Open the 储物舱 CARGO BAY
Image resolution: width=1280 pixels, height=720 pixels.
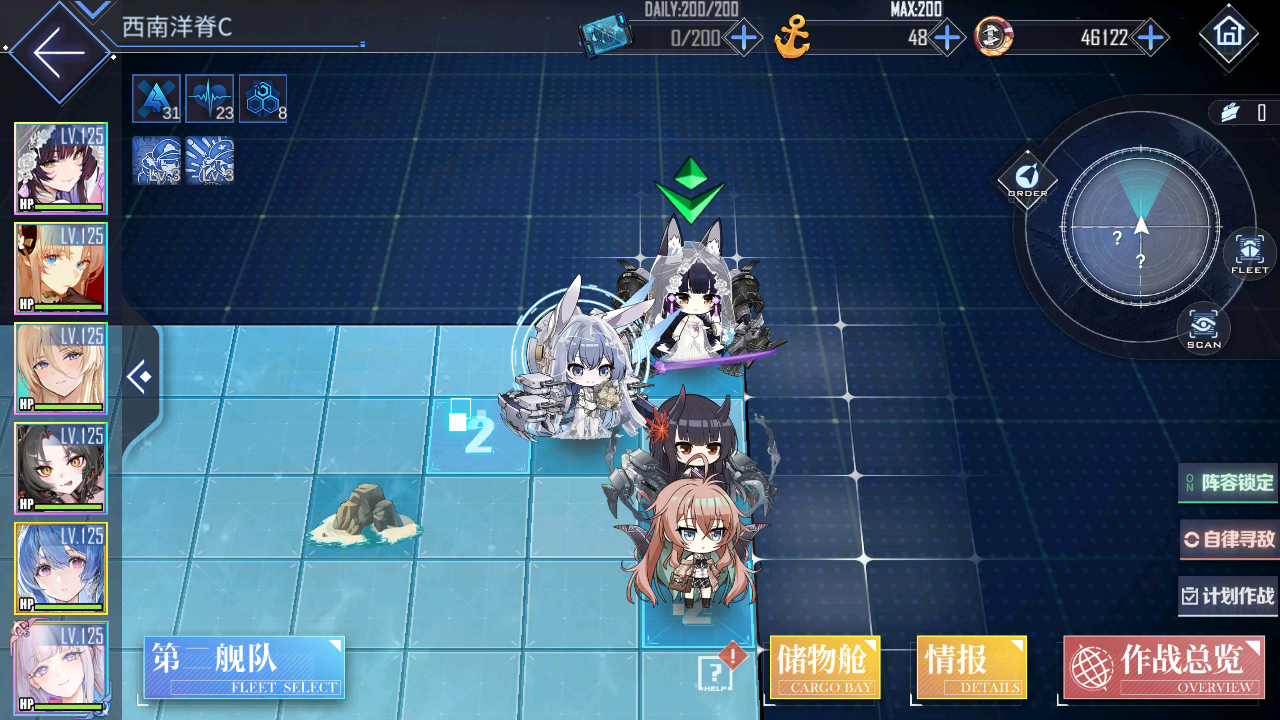tap(825, 667)
